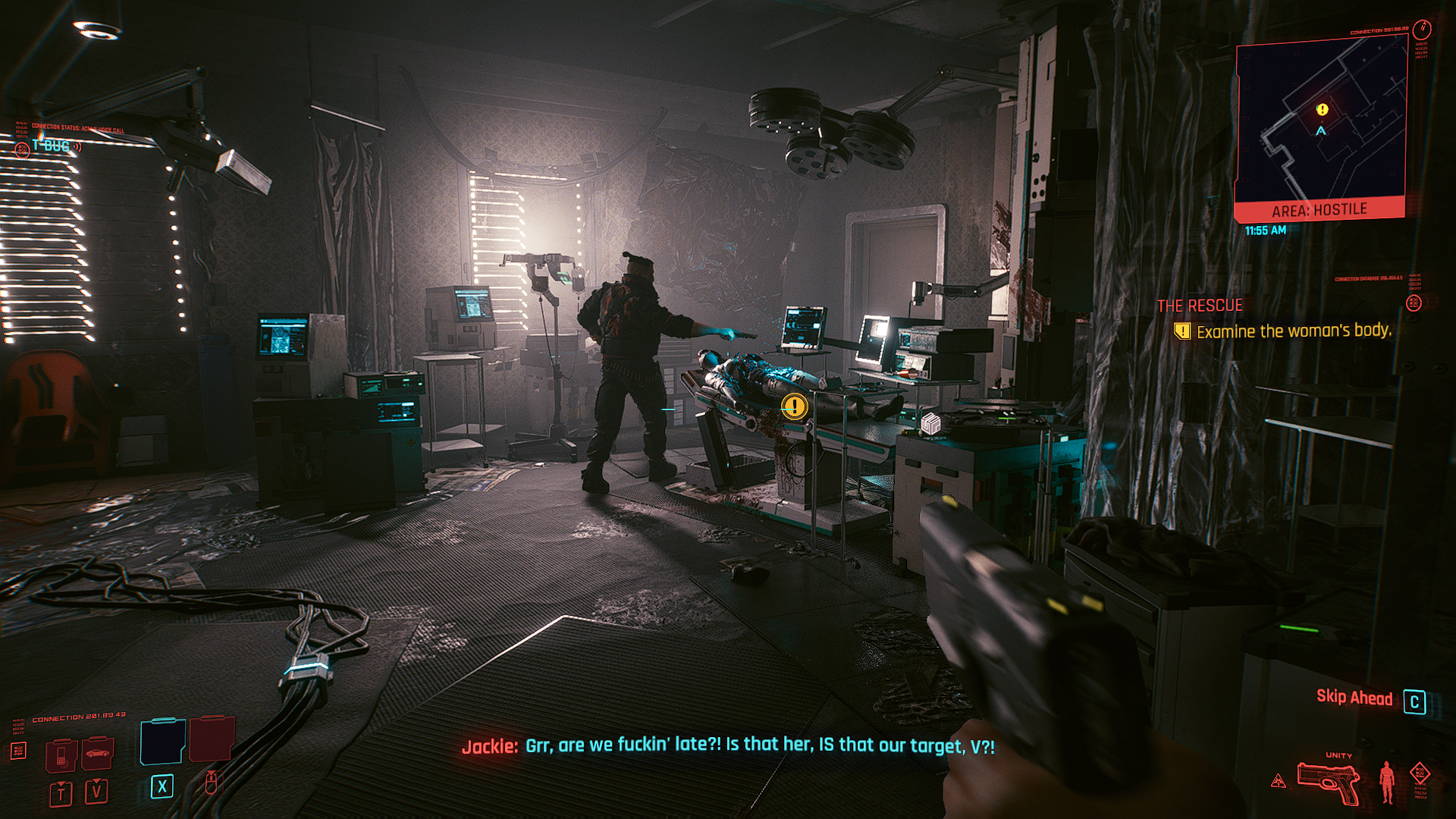1456x819 pixels.
Task: Click the Unity pistol weapon icon
Action: (x=1327, y=781)
